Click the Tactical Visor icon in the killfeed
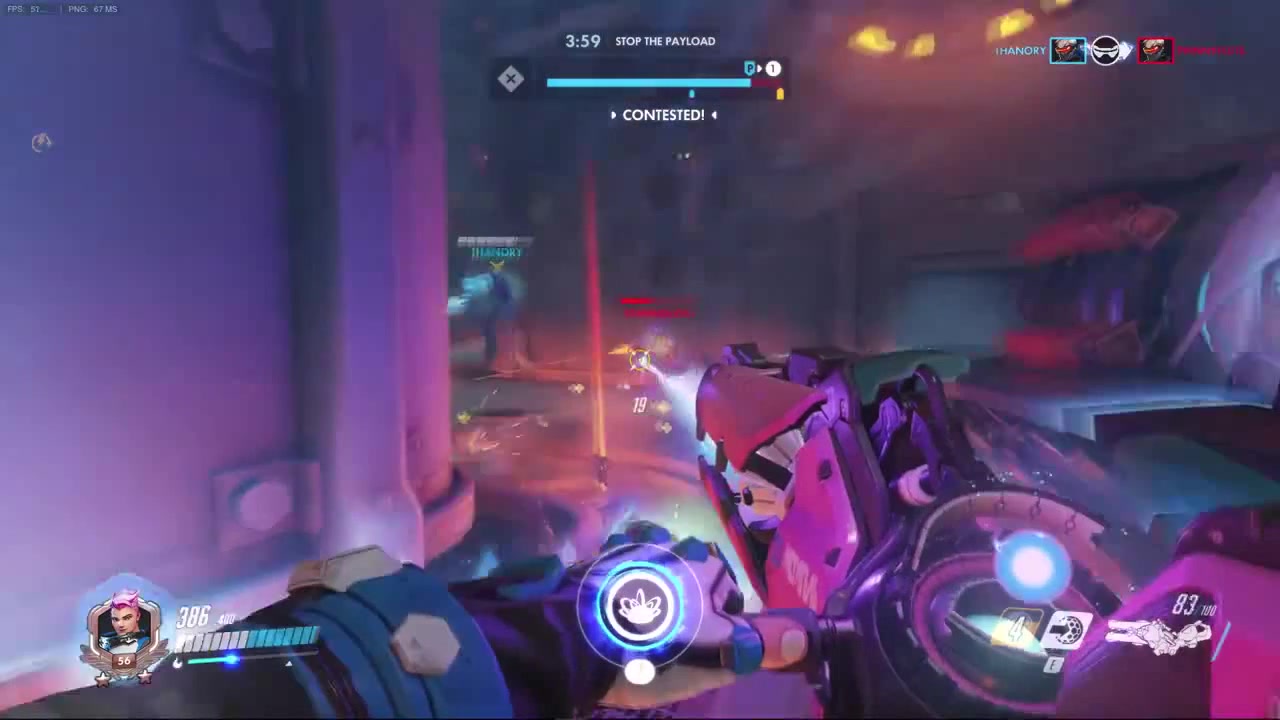 pyautogui.click(x=1105, y=50)
